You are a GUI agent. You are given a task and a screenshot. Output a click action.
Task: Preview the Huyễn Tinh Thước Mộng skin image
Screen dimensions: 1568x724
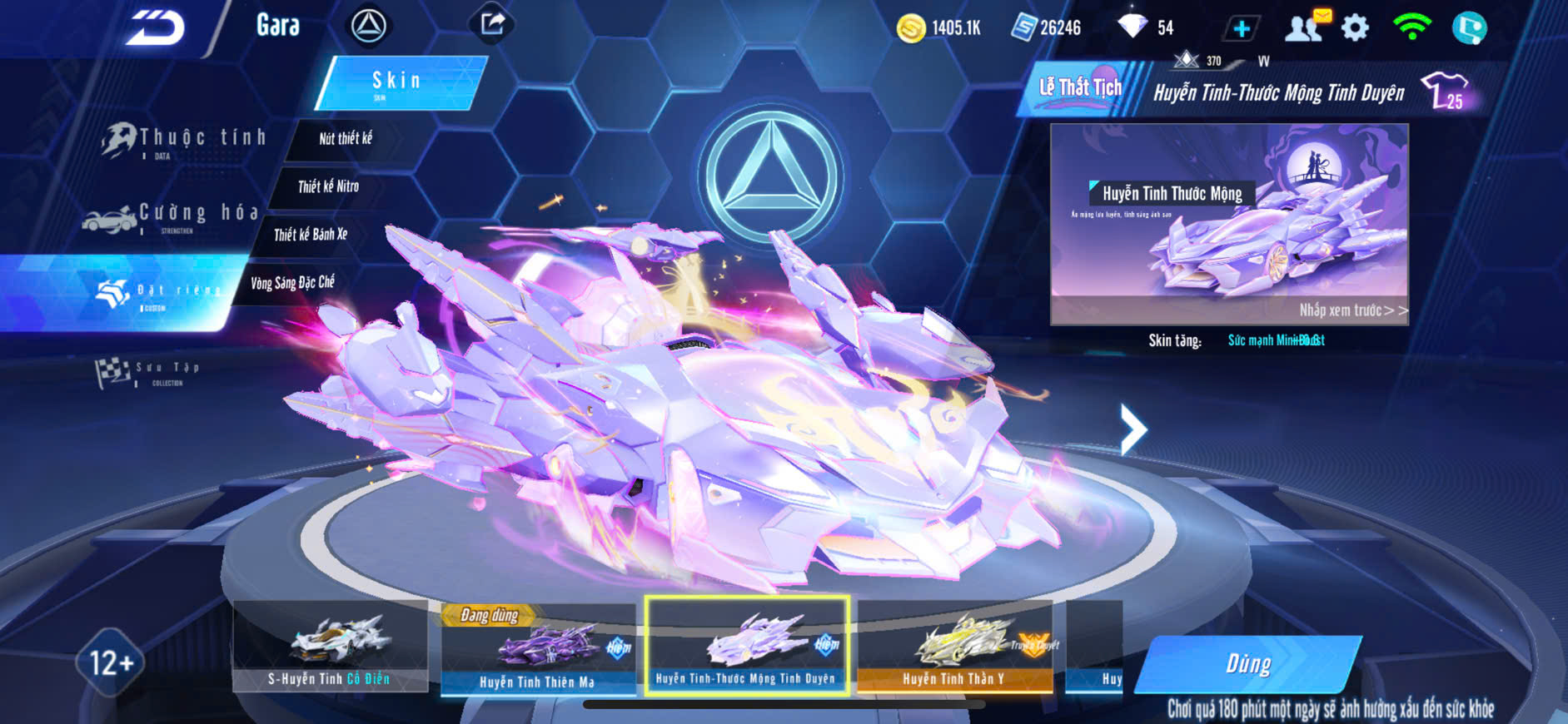(1229, 223)
